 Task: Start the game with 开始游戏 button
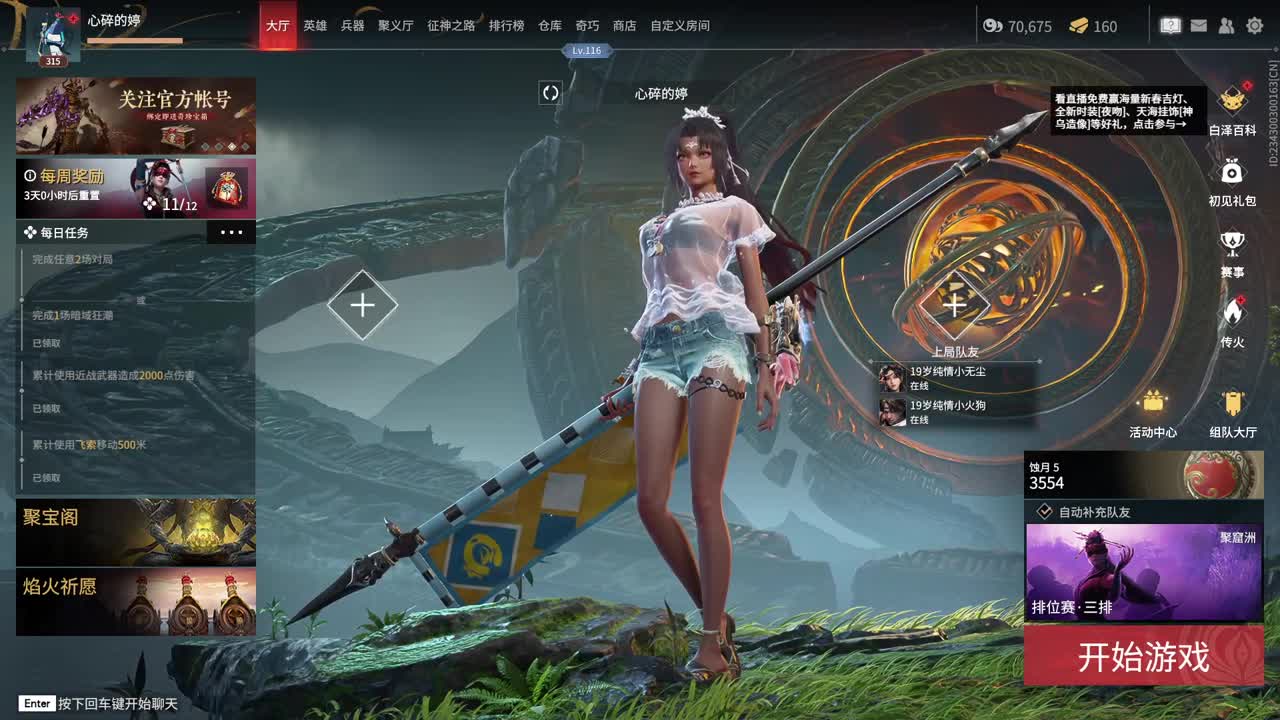[1143, 657]
